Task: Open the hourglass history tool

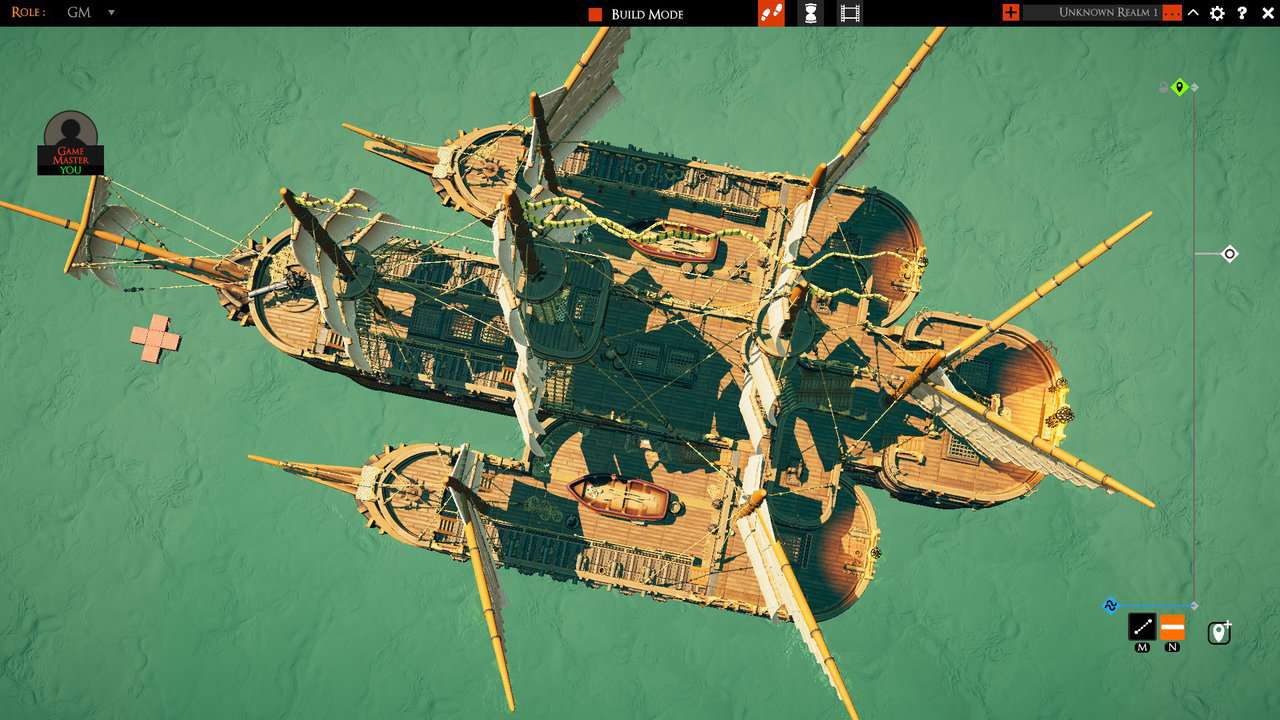Action: click(x=810, y=13)
